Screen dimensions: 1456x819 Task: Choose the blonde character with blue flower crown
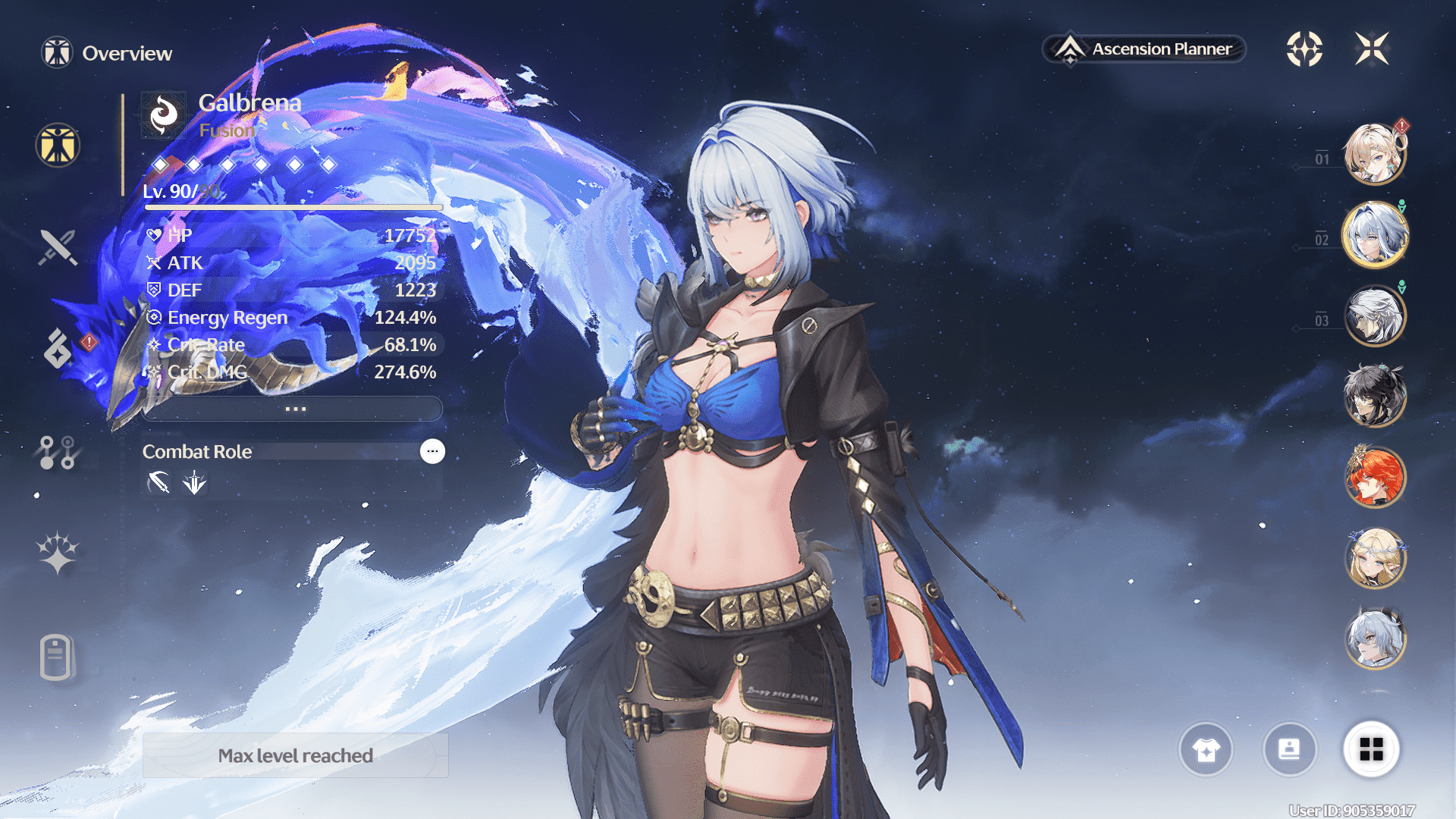(x=1374, y=559)
